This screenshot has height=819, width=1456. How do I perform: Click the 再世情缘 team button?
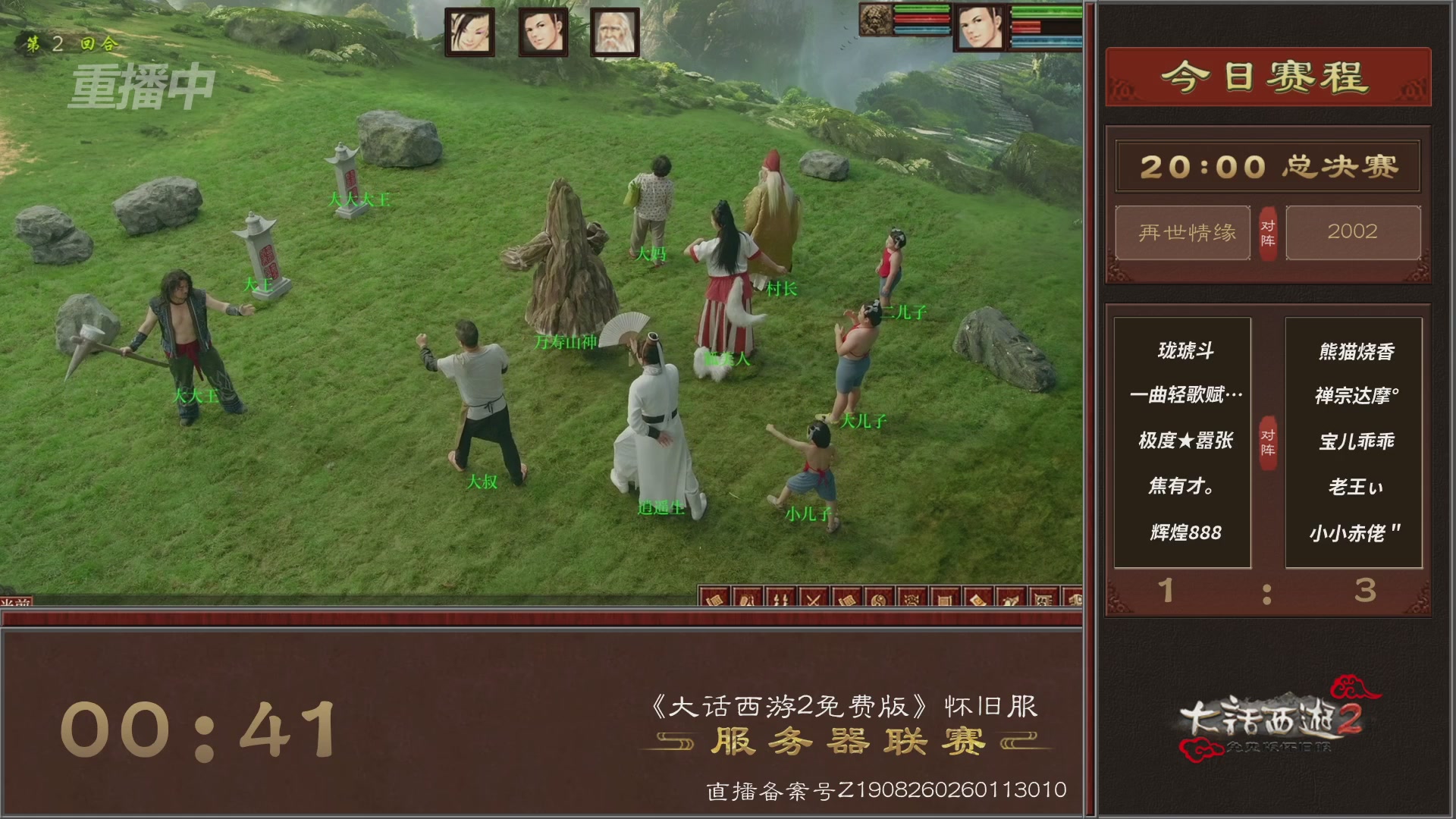pyautogui.click(x=1181, y=233)
